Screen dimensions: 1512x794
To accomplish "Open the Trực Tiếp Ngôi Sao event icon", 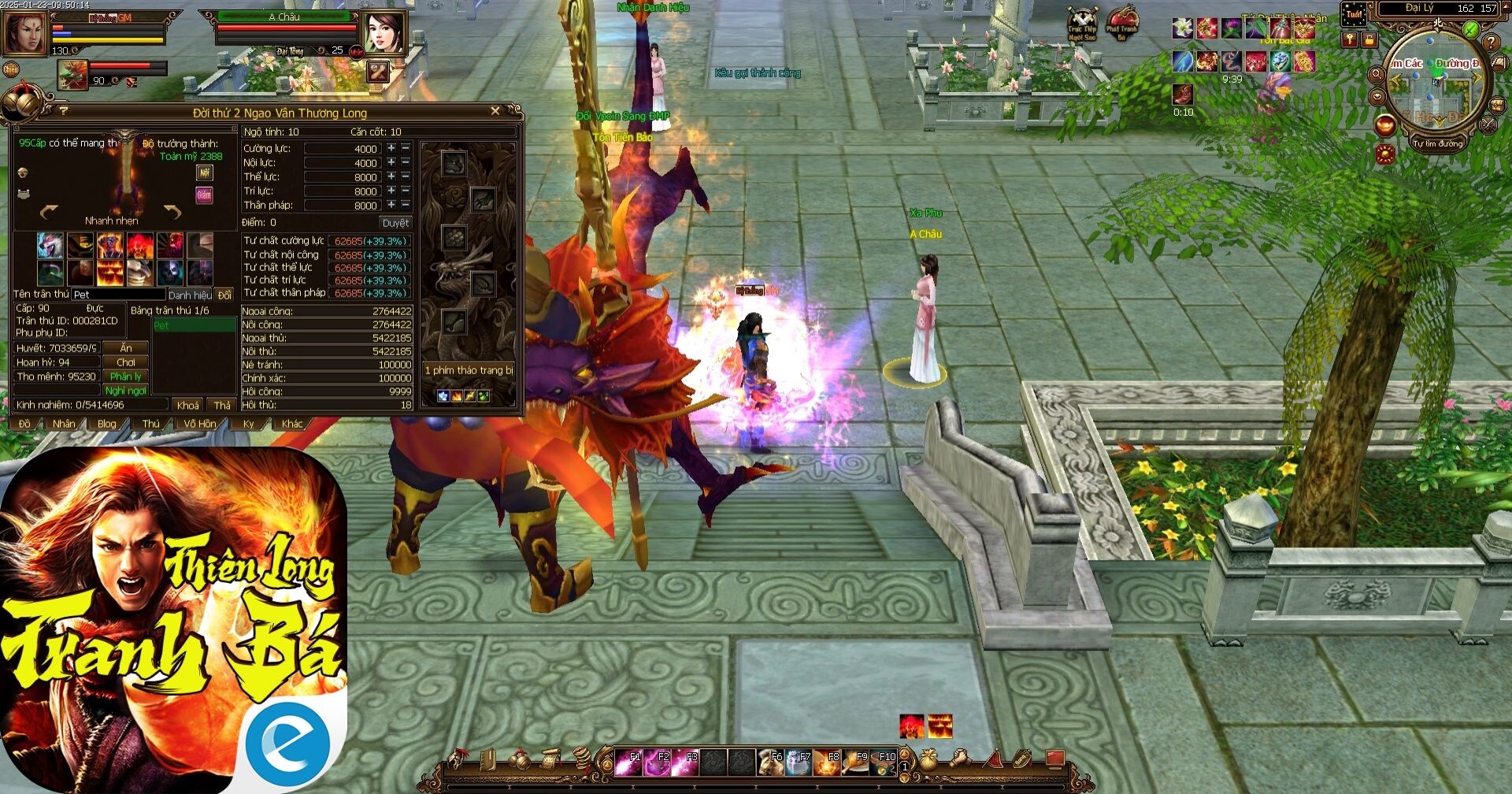I will (x=1082, y=24).
